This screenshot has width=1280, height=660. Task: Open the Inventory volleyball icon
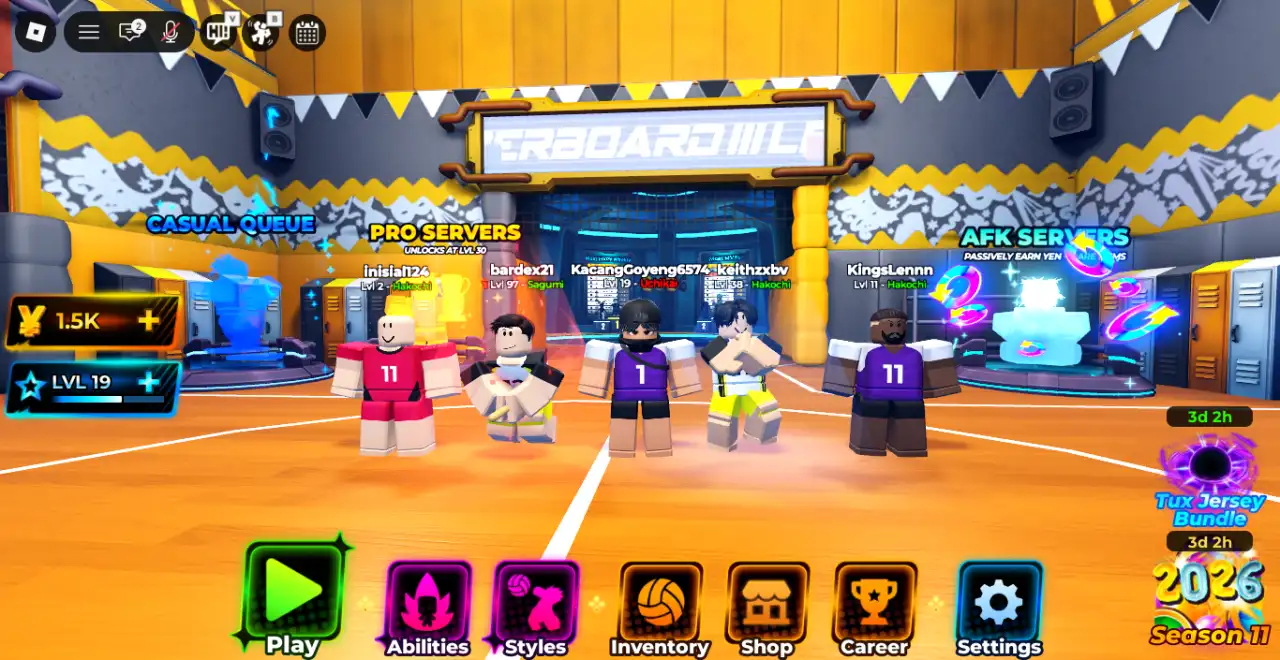tap(660, 601)
